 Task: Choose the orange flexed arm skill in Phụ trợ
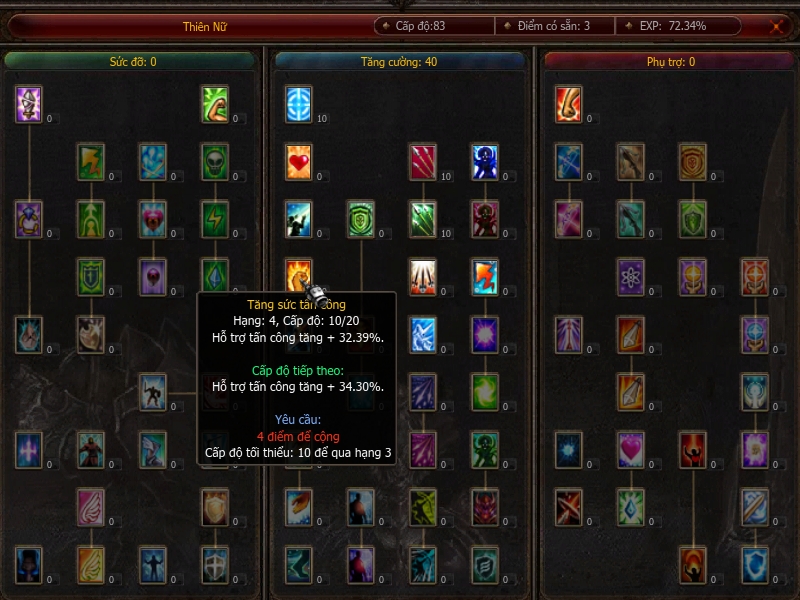[568, 104]
